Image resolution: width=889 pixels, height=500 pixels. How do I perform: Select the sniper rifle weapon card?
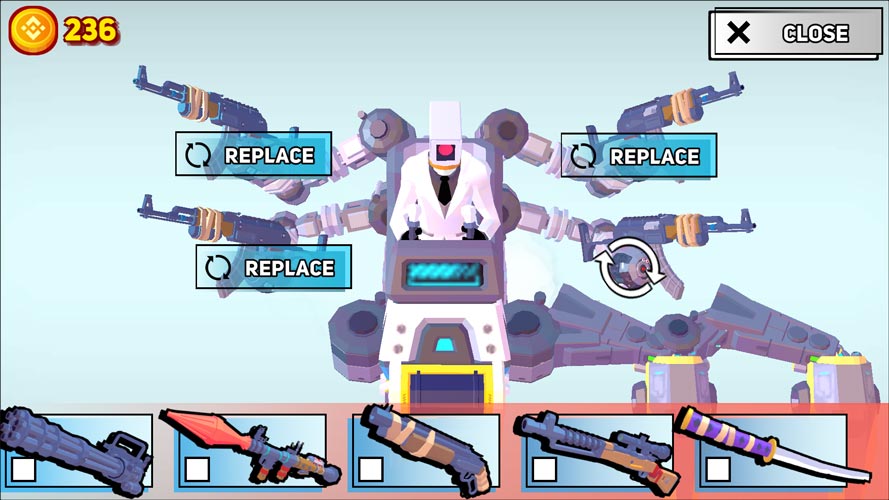click(x=597, y=450)
